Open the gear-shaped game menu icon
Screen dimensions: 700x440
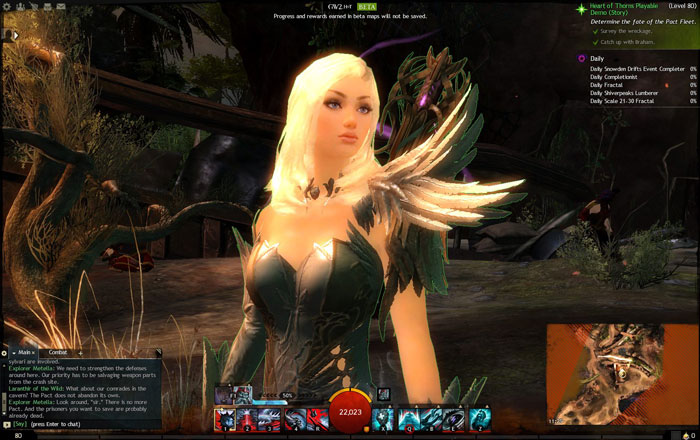point(6,6)
